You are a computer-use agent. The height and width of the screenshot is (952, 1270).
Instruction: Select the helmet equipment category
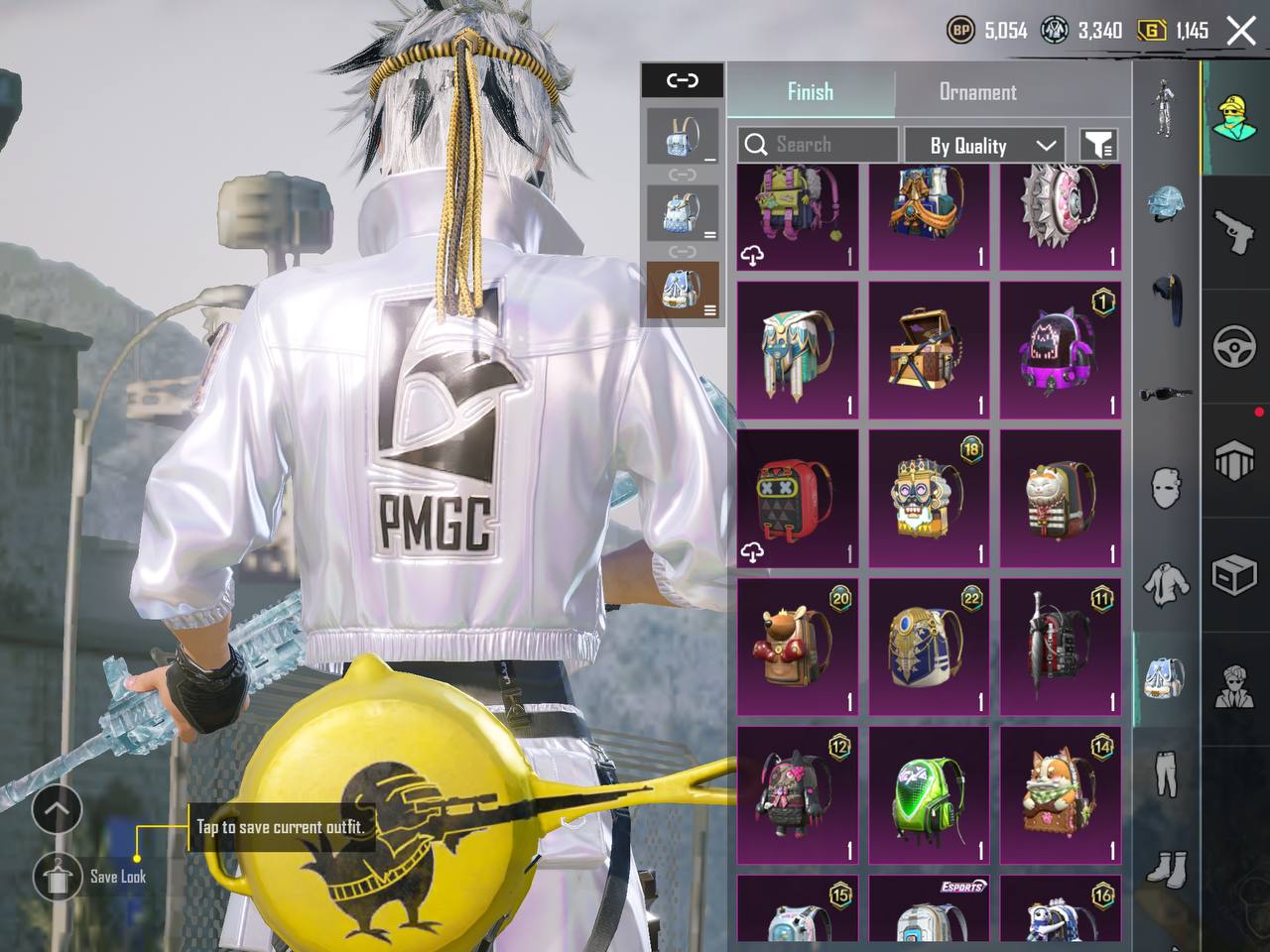[1166, 203]
